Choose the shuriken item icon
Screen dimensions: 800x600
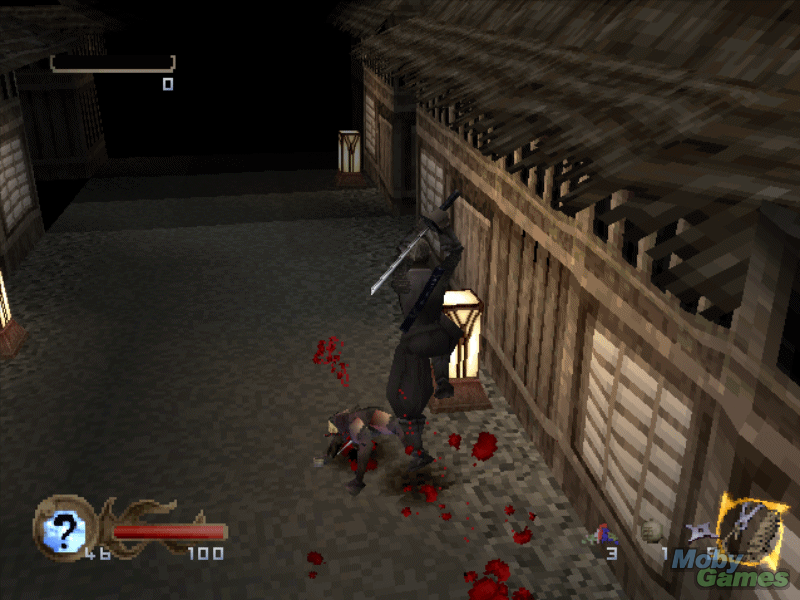(x=699, y=533)
